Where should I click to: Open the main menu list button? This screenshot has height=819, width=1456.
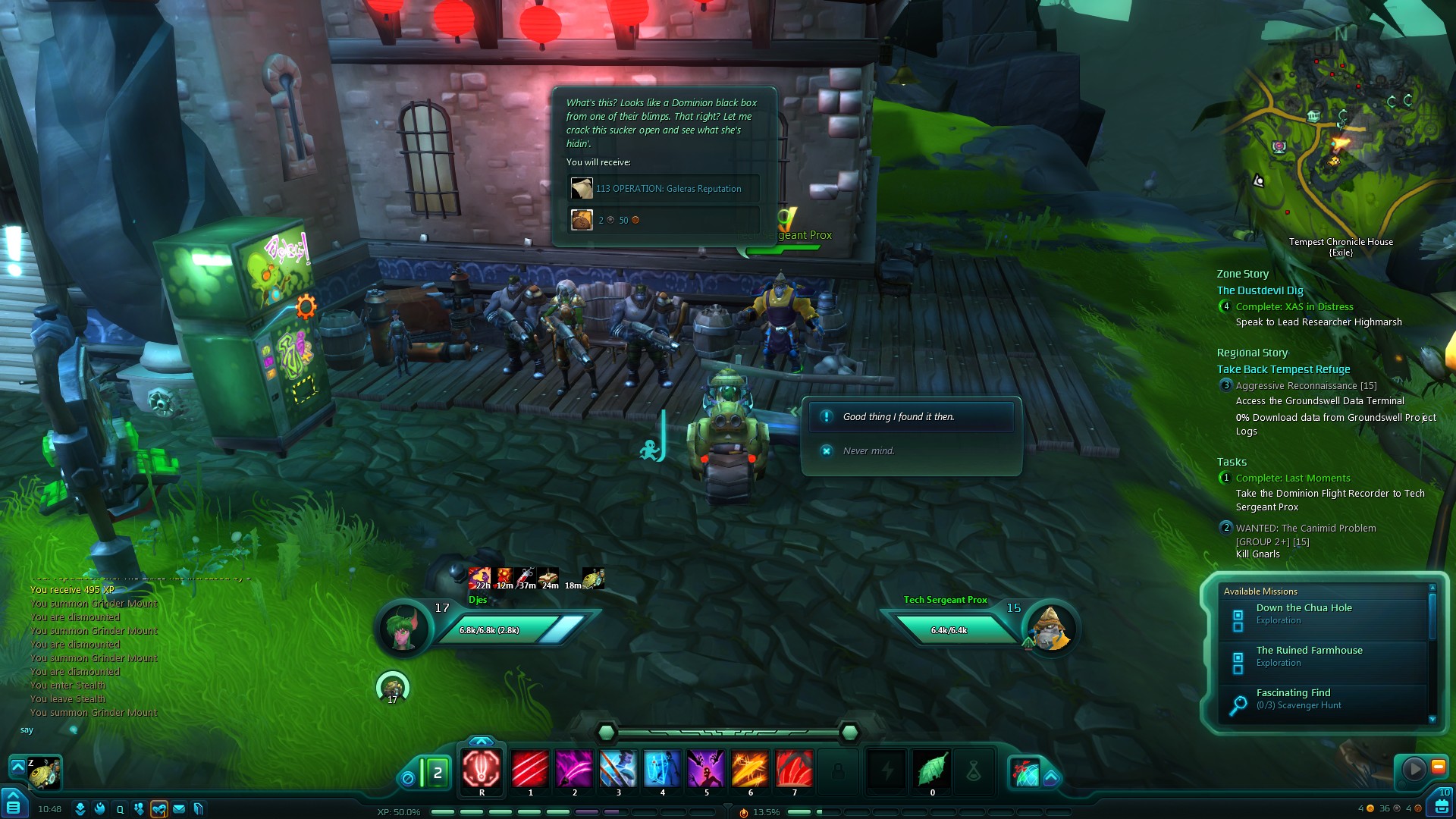(13, 804)
